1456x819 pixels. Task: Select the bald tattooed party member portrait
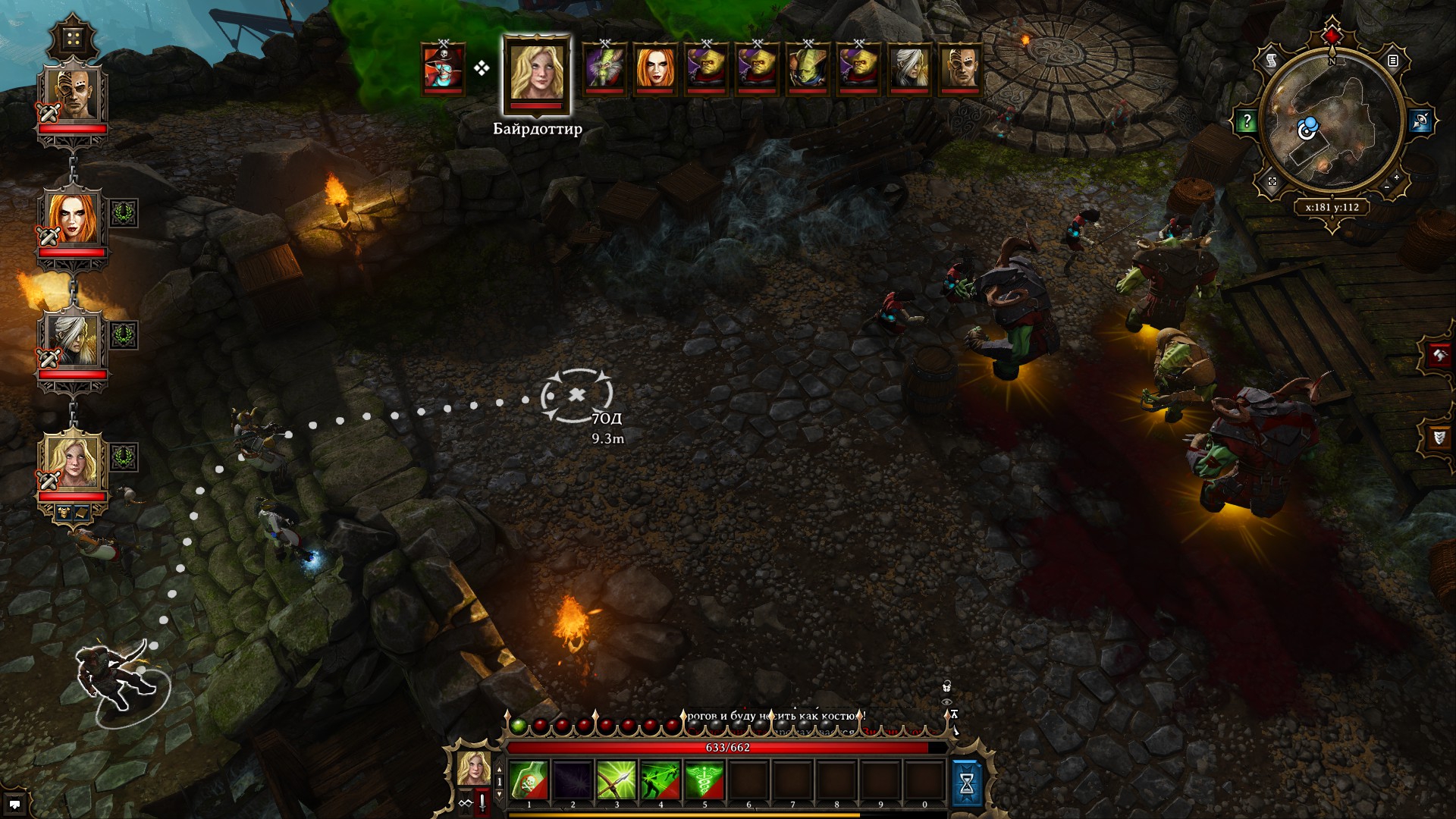[73, 94]
